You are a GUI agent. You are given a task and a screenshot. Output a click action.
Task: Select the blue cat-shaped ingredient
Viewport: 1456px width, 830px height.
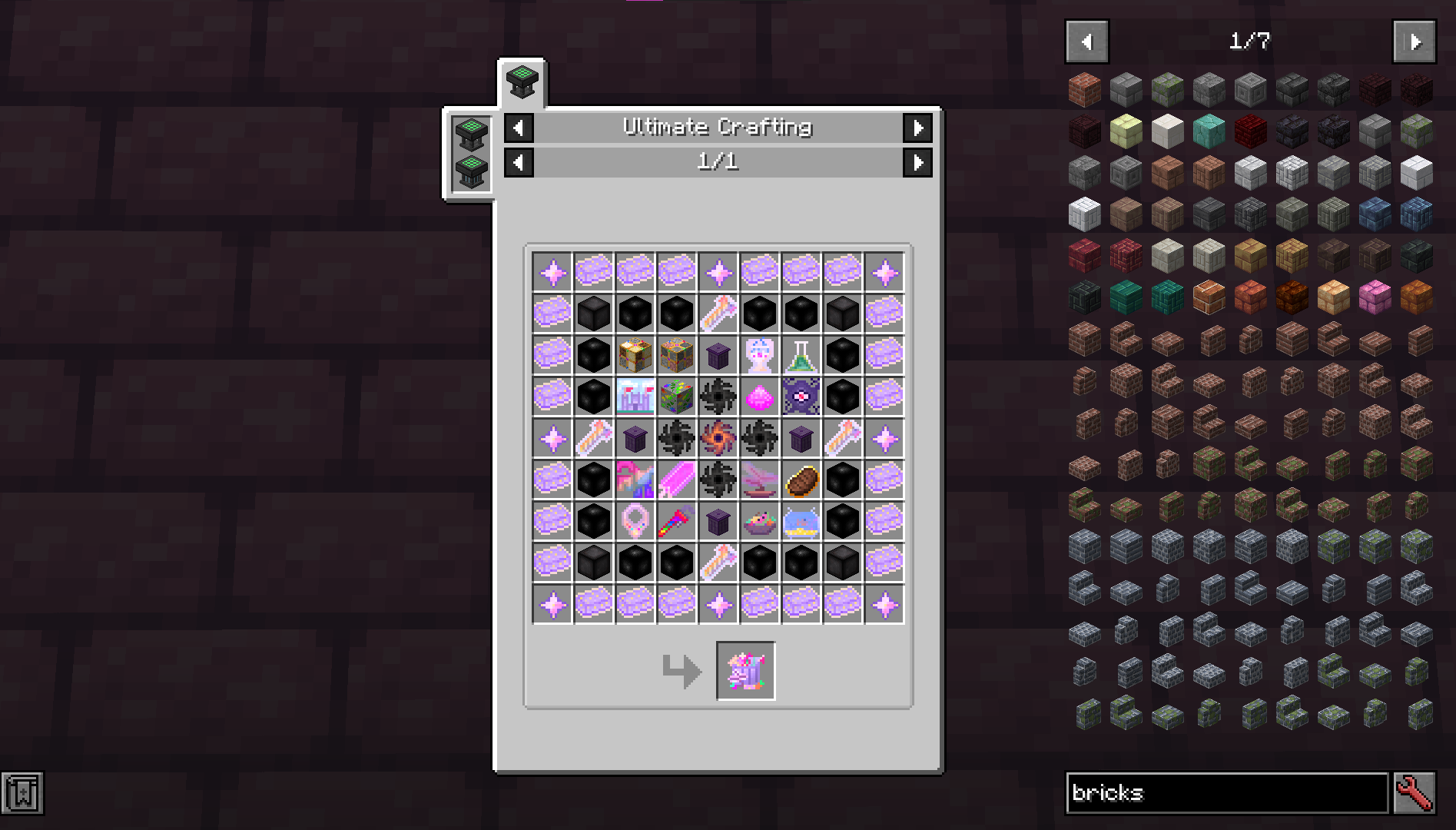click(x=801, y=521)
